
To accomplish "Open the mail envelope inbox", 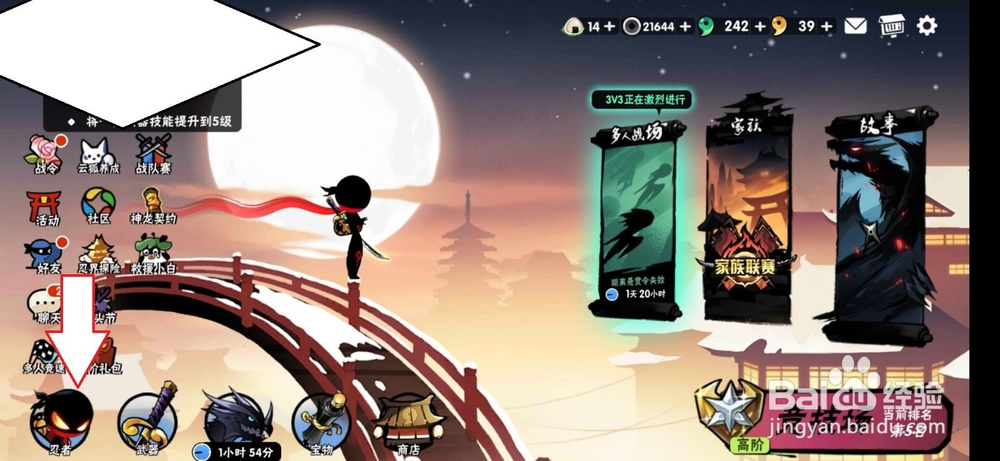I will [855, 26].
